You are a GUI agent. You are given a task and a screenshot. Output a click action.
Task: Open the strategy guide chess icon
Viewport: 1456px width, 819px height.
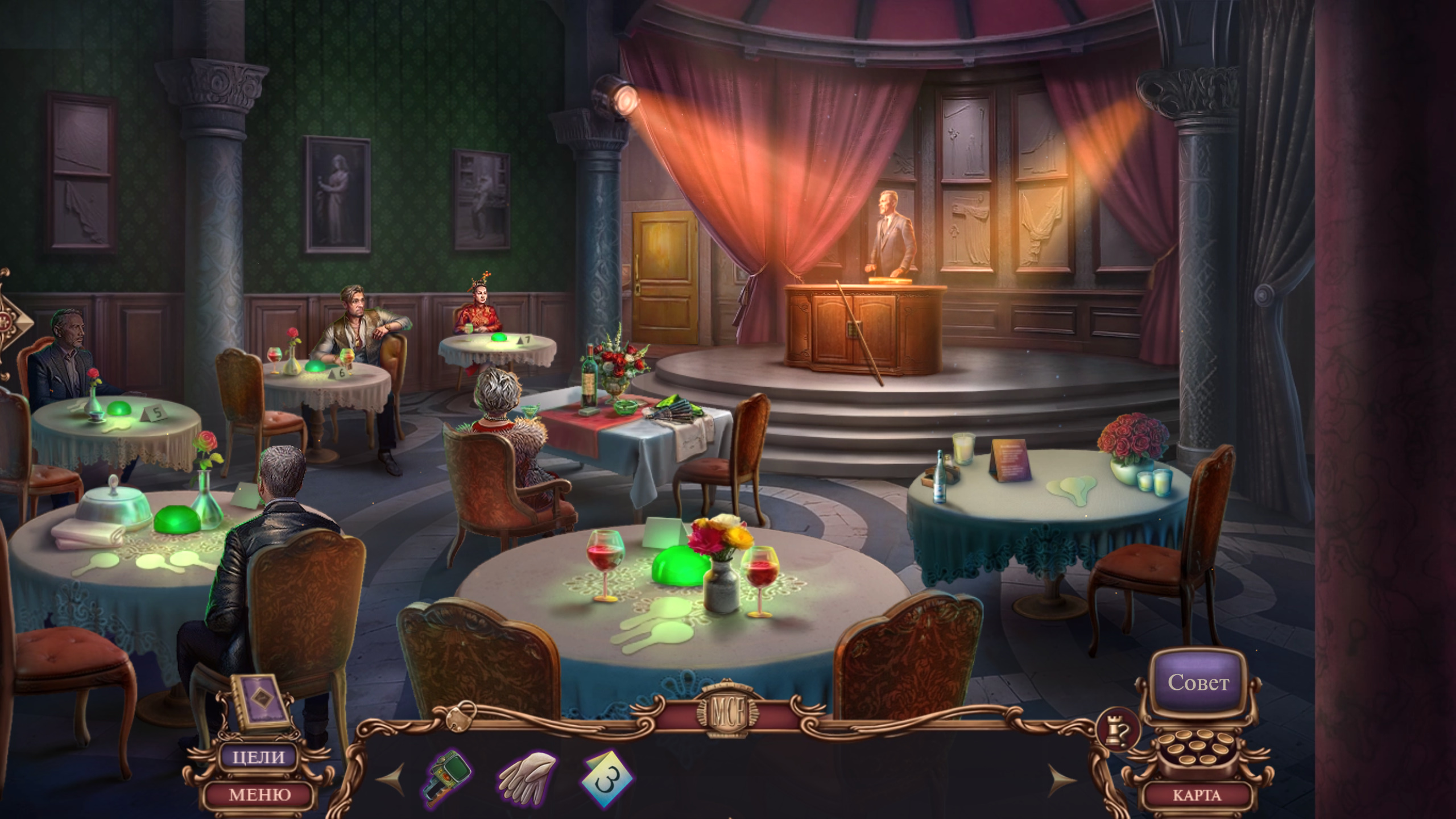pos(1119,729)
